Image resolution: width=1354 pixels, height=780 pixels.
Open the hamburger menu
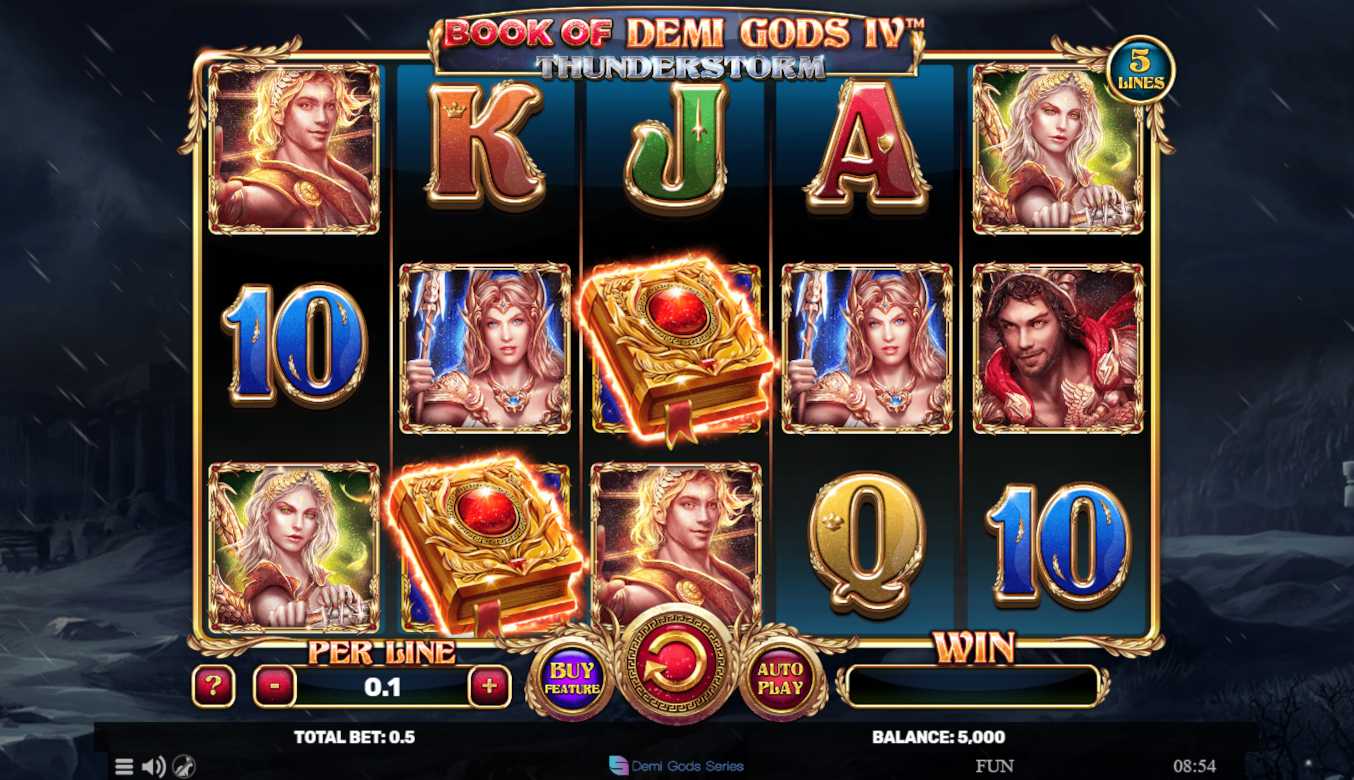point(124,767)
